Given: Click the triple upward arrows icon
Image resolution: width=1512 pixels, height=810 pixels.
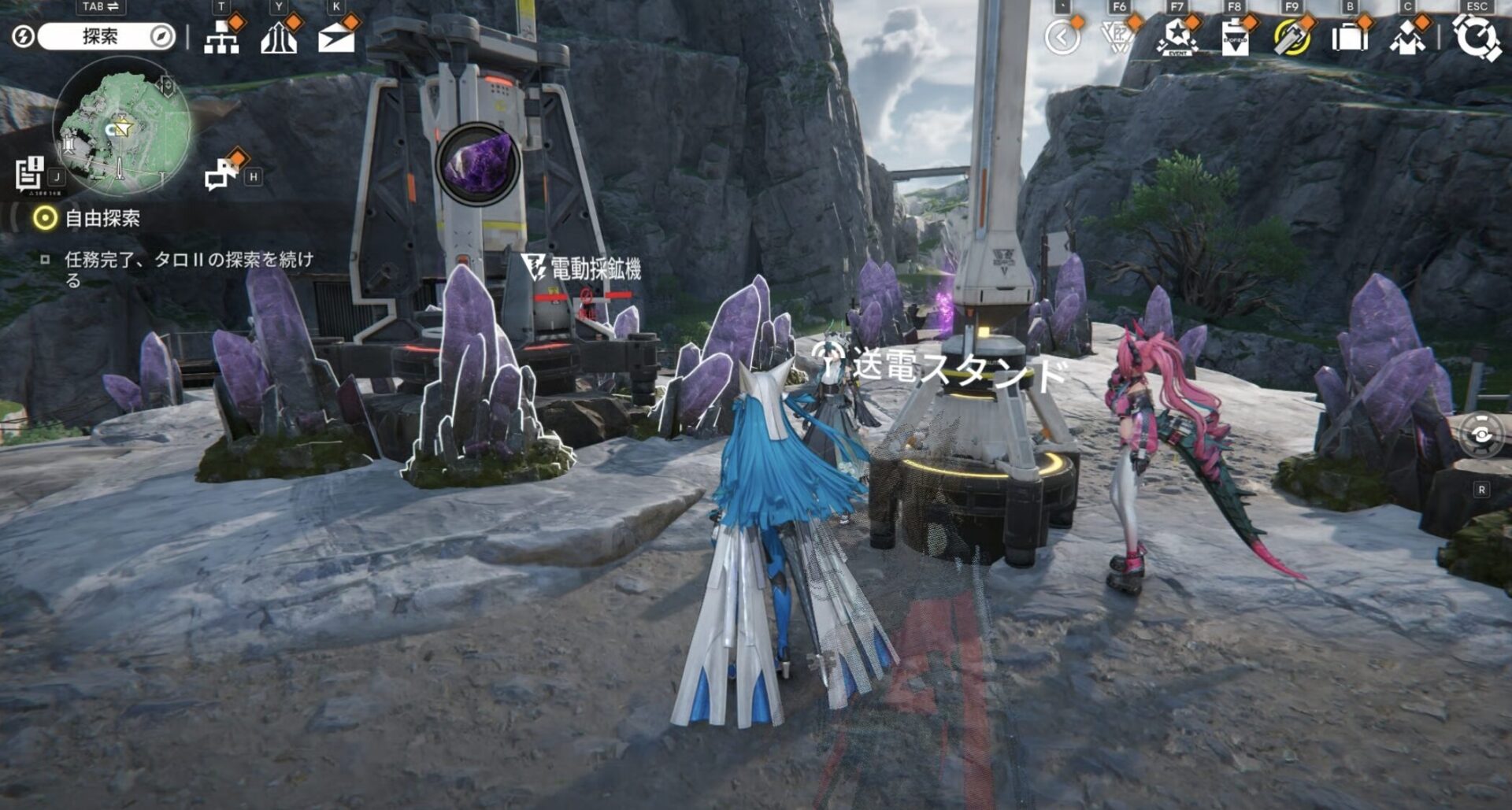Looking at the screenshot, I should click(279, 36).
